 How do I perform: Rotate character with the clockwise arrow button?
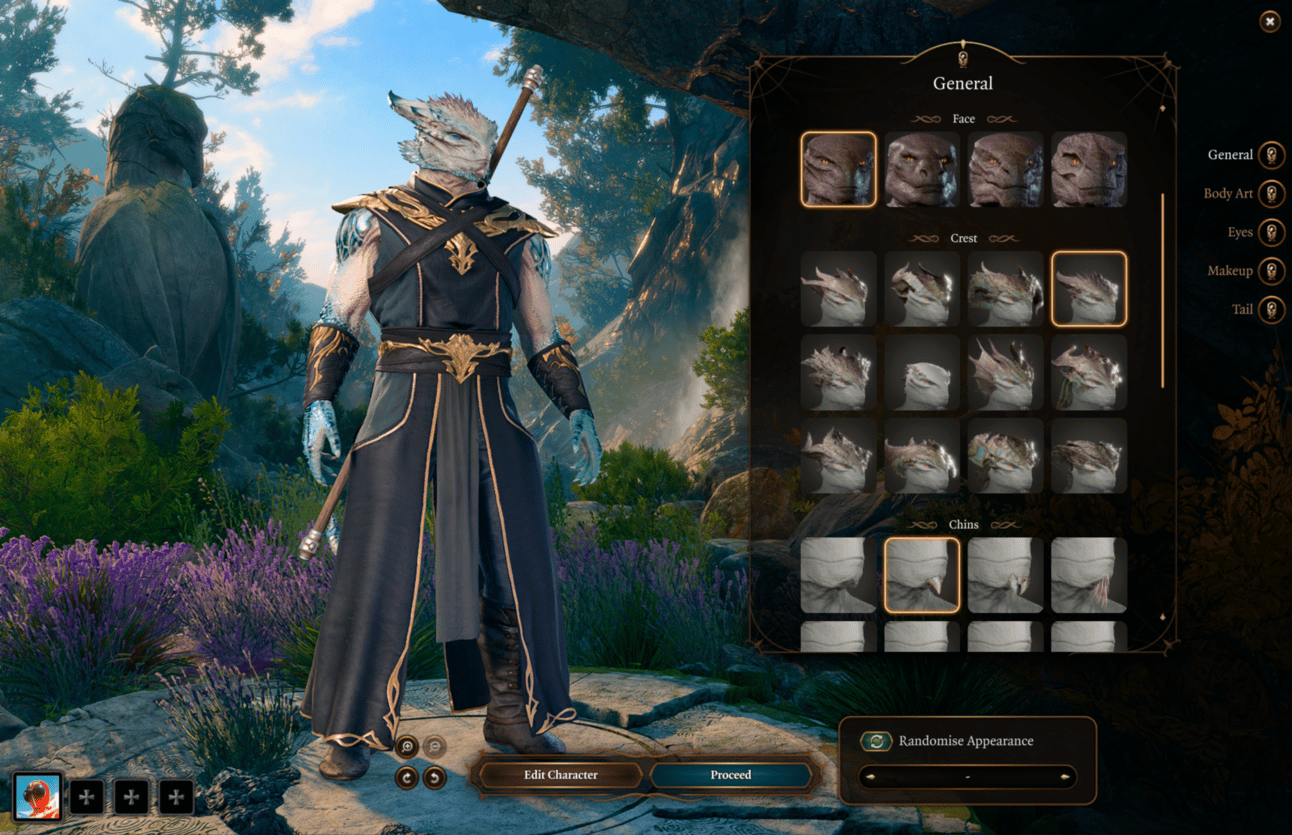[407, 777]
